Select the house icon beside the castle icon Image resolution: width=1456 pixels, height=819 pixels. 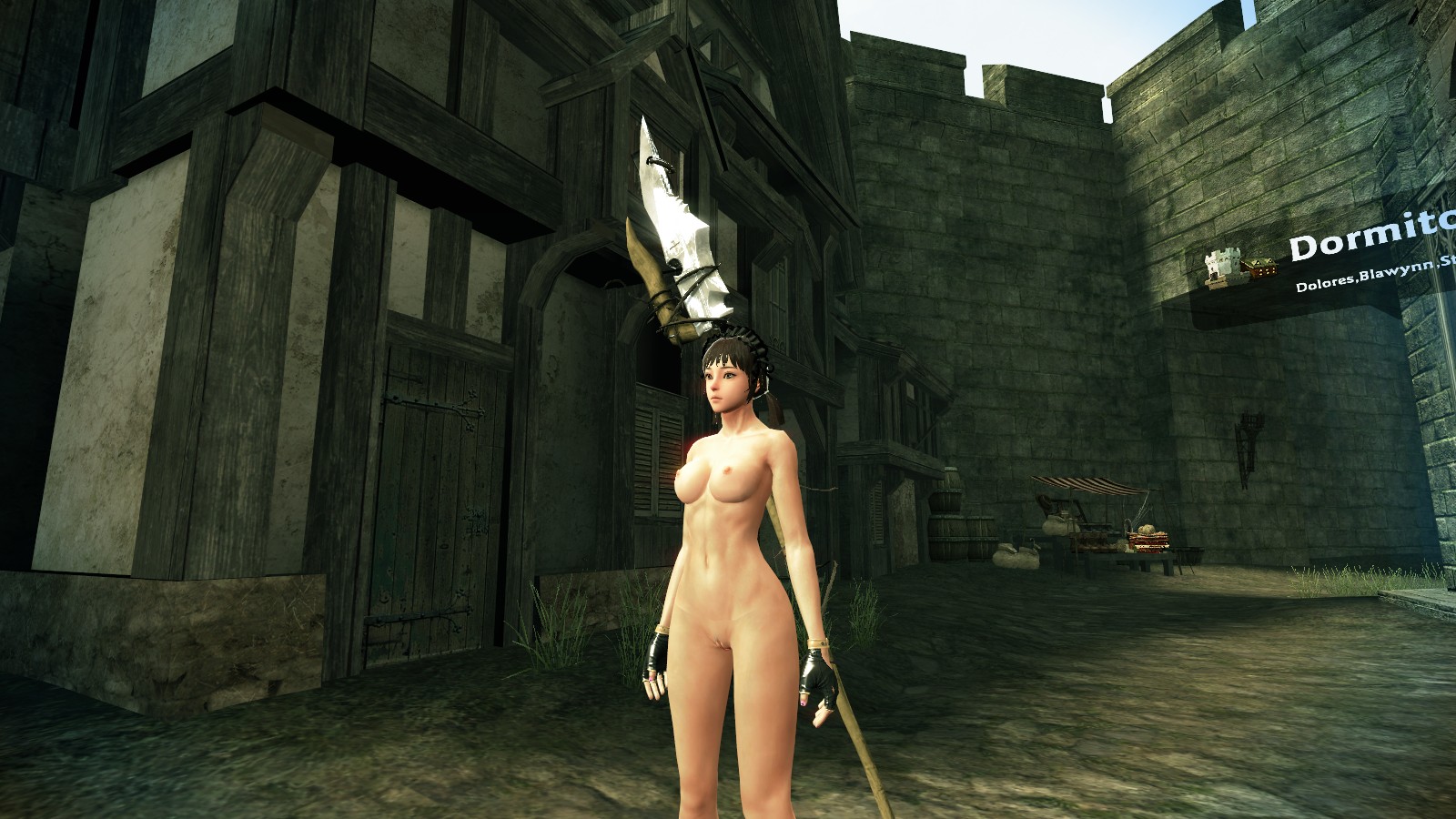click(x=1259, y=268)
